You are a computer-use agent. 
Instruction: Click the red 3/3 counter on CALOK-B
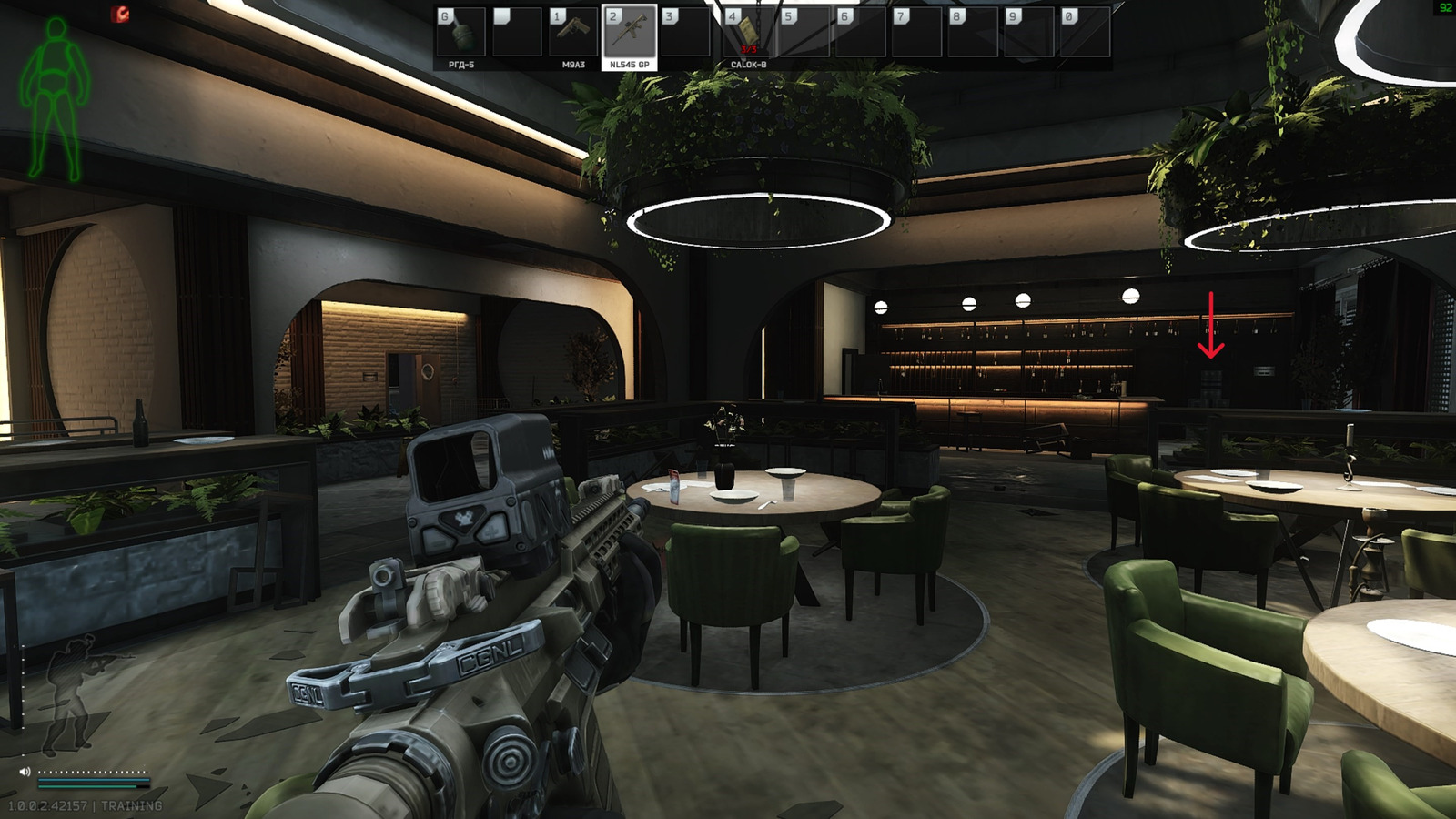pyautogui.click(x=750, y=47)
